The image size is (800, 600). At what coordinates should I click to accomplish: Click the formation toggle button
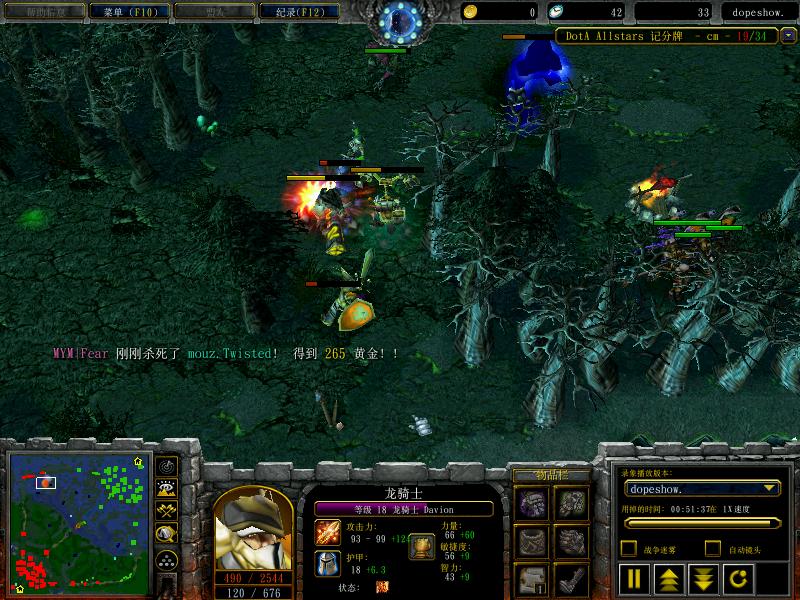[167, 559]
